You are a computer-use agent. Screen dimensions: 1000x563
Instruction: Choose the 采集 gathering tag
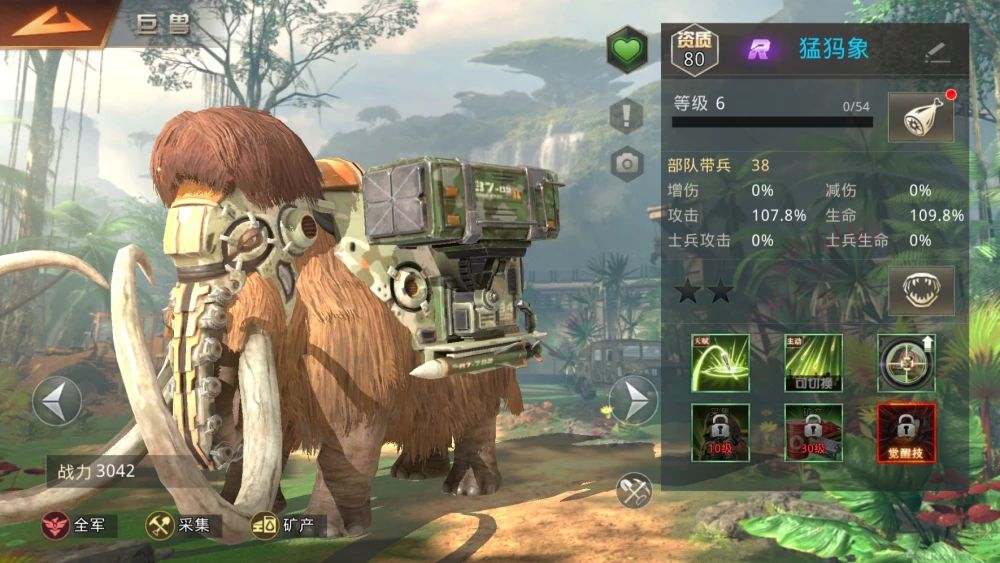181,525
